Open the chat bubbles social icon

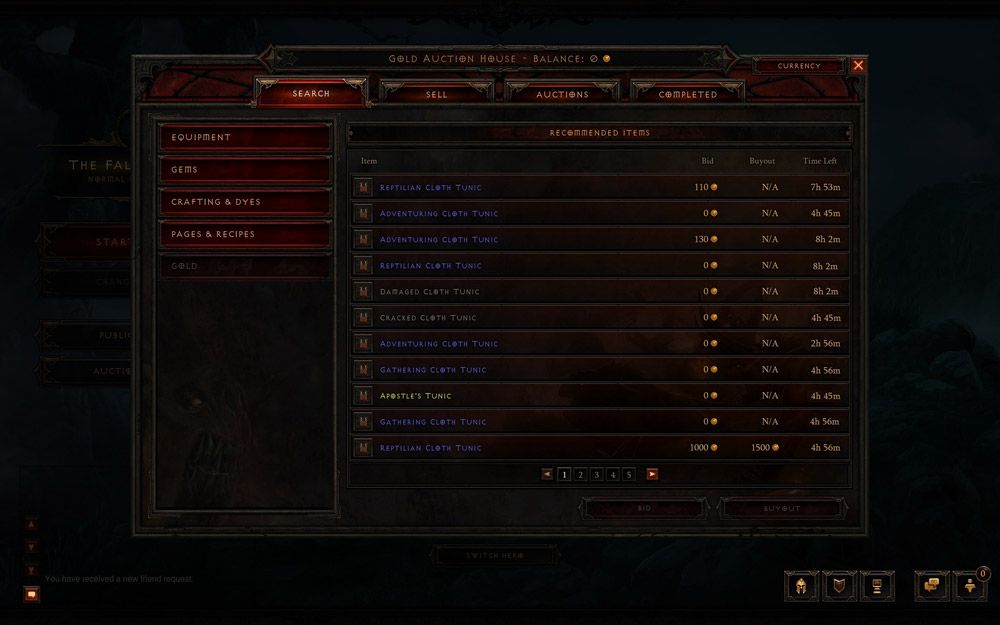pos(932,586)
